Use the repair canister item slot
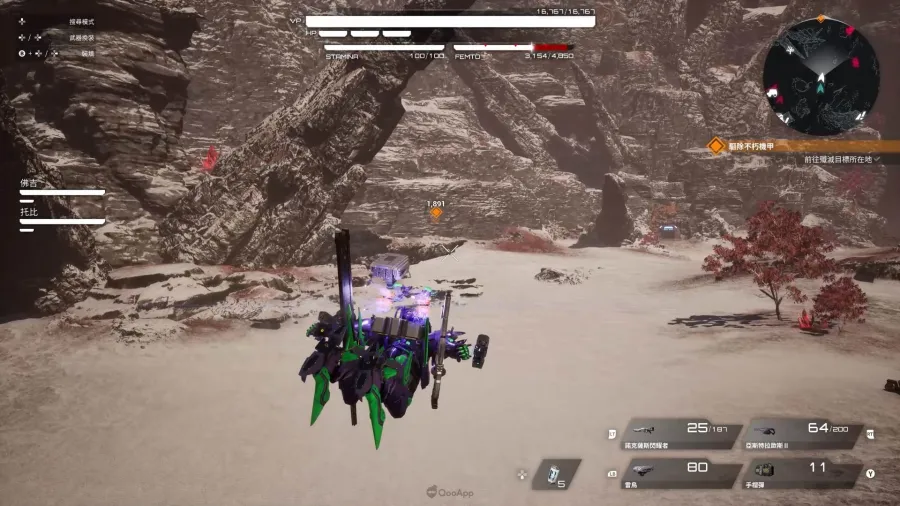 point(556,474)
